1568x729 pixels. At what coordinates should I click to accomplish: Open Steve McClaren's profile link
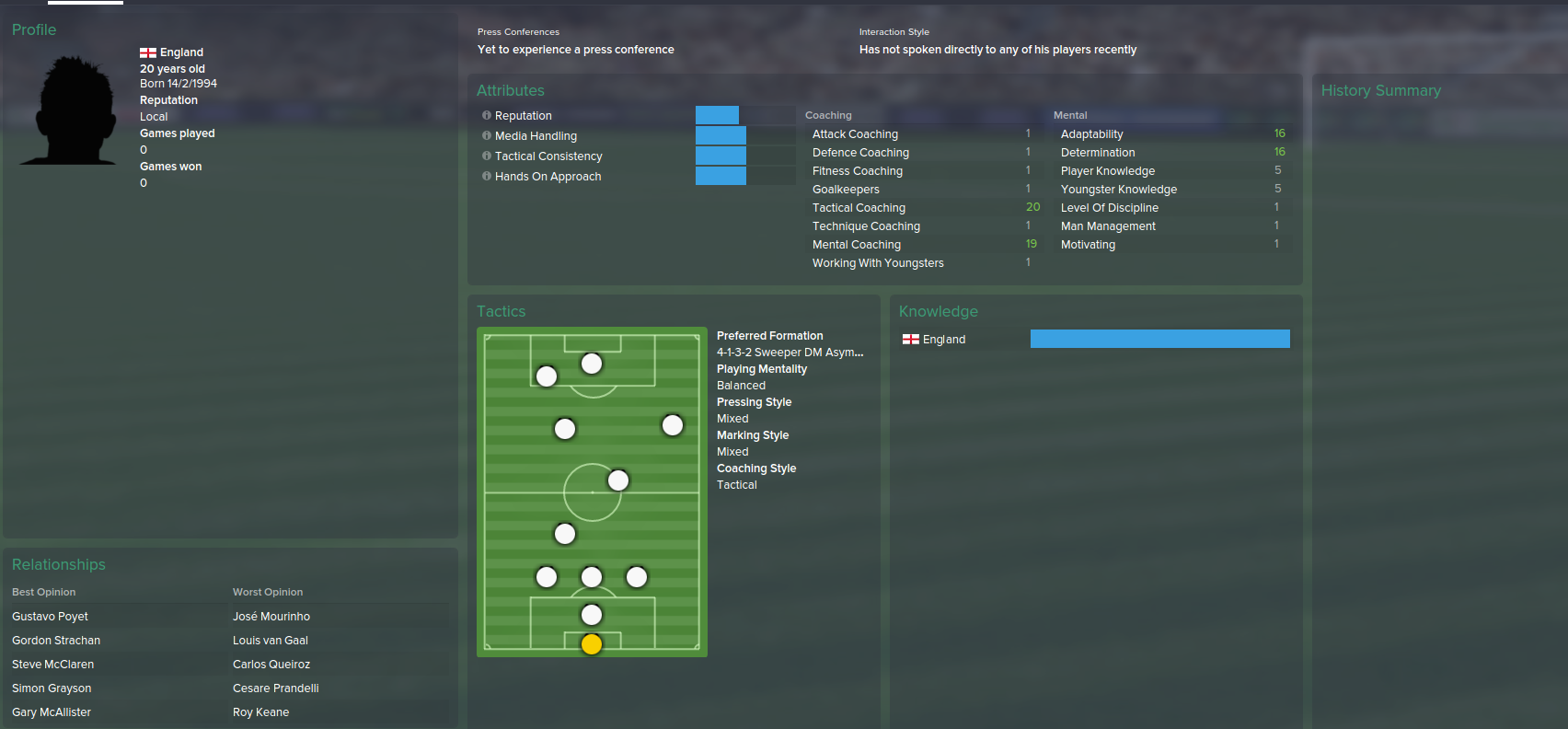tap(52, 664)
